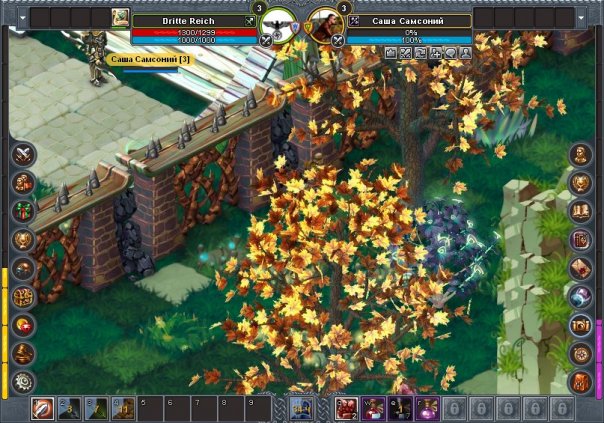Click the red and yellow pill icon
Image resolution: width=604 pixels, height=423 pixels.
pos(23,324)
